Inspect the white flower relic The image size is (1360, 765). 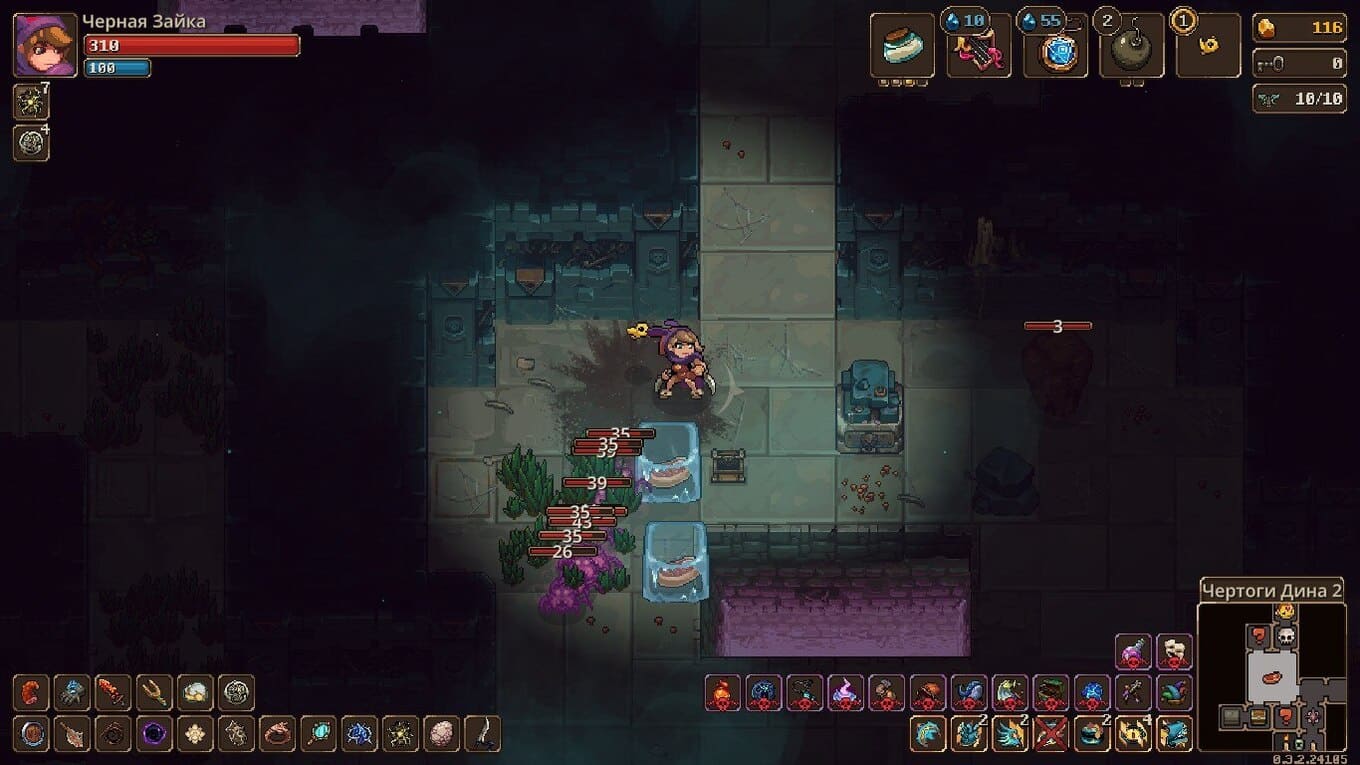pos(195,734)
